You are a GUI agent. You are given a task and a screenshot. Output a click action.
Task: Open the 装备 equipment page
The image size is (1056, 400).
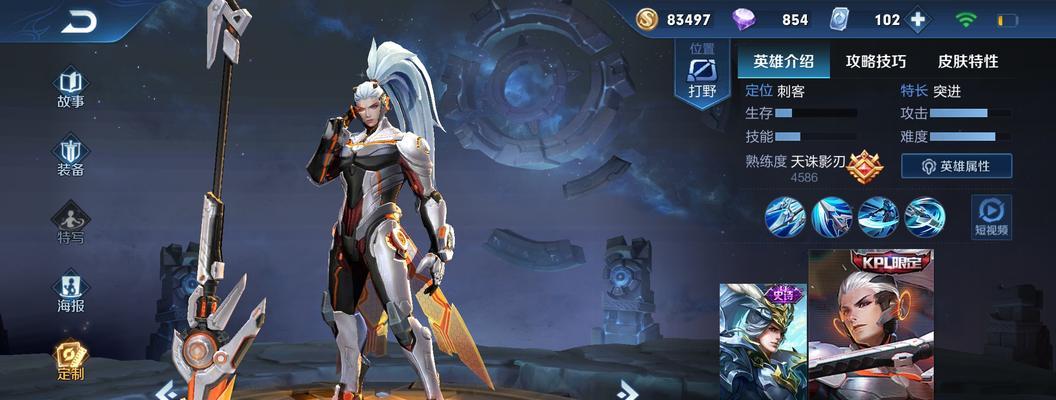pos(70,156)
